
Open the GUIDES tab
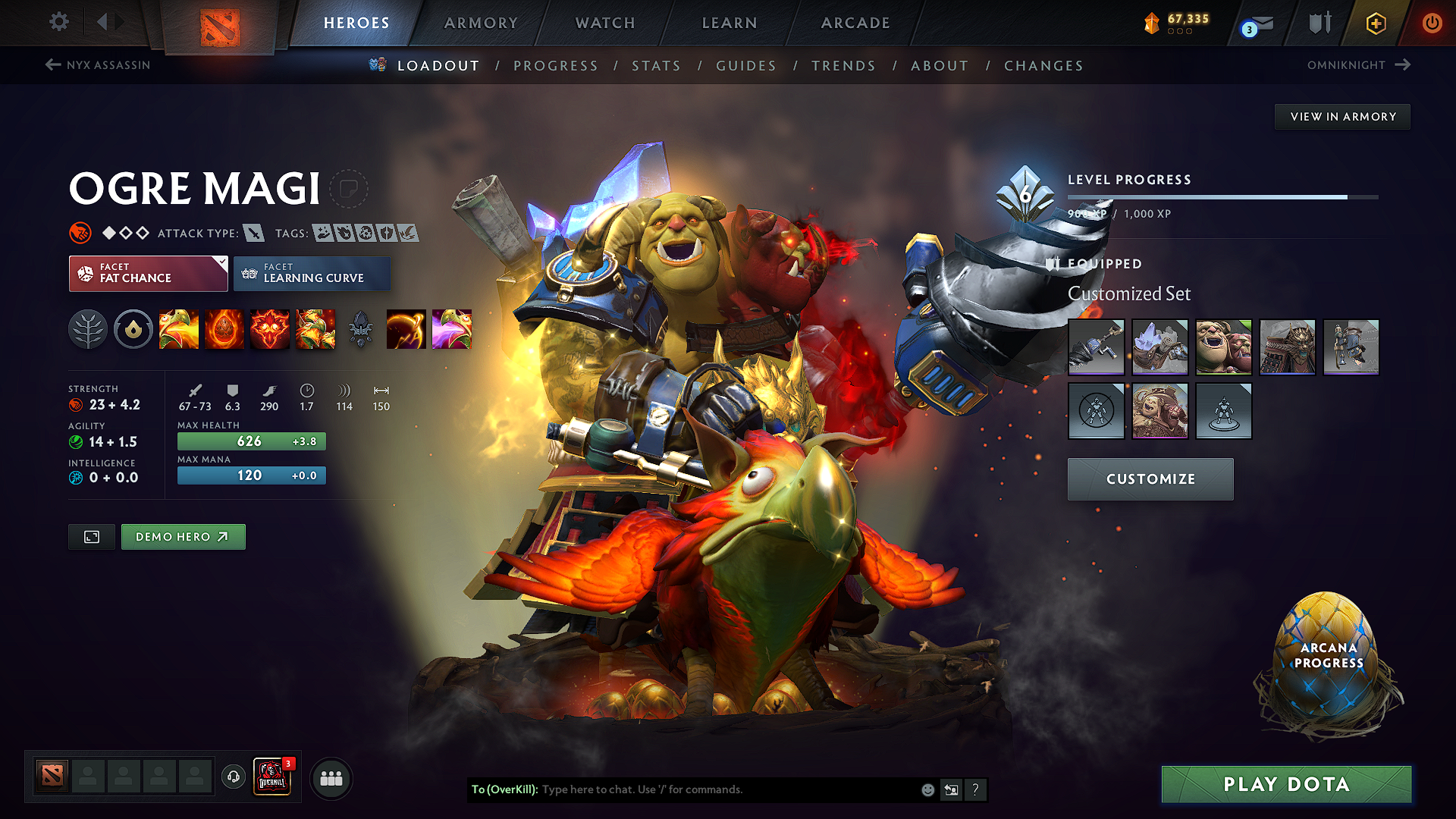pyautogui.click(x=746, y=66)
